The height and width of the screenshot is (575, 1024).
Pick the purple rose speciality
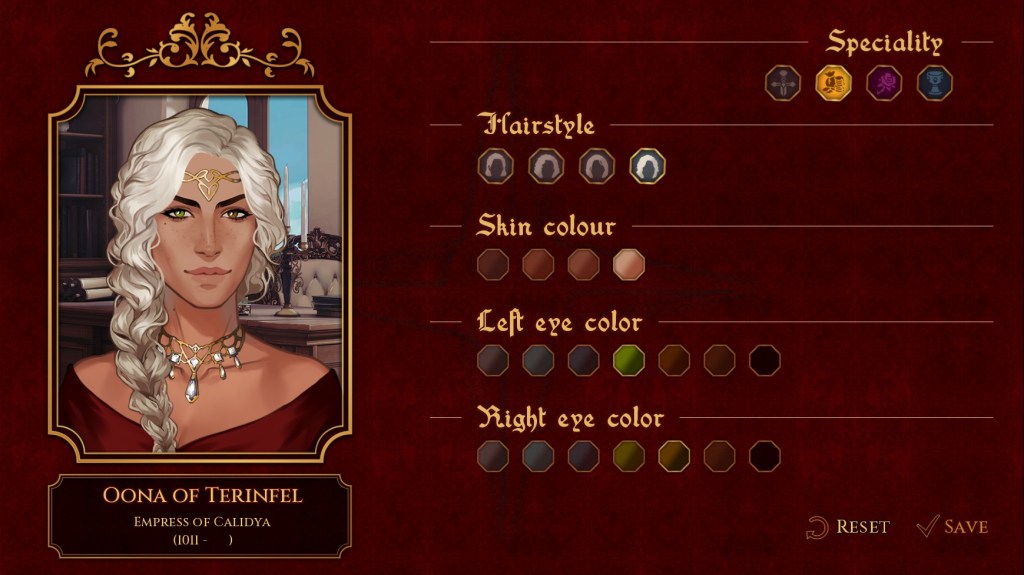click(x=884, y=83)
